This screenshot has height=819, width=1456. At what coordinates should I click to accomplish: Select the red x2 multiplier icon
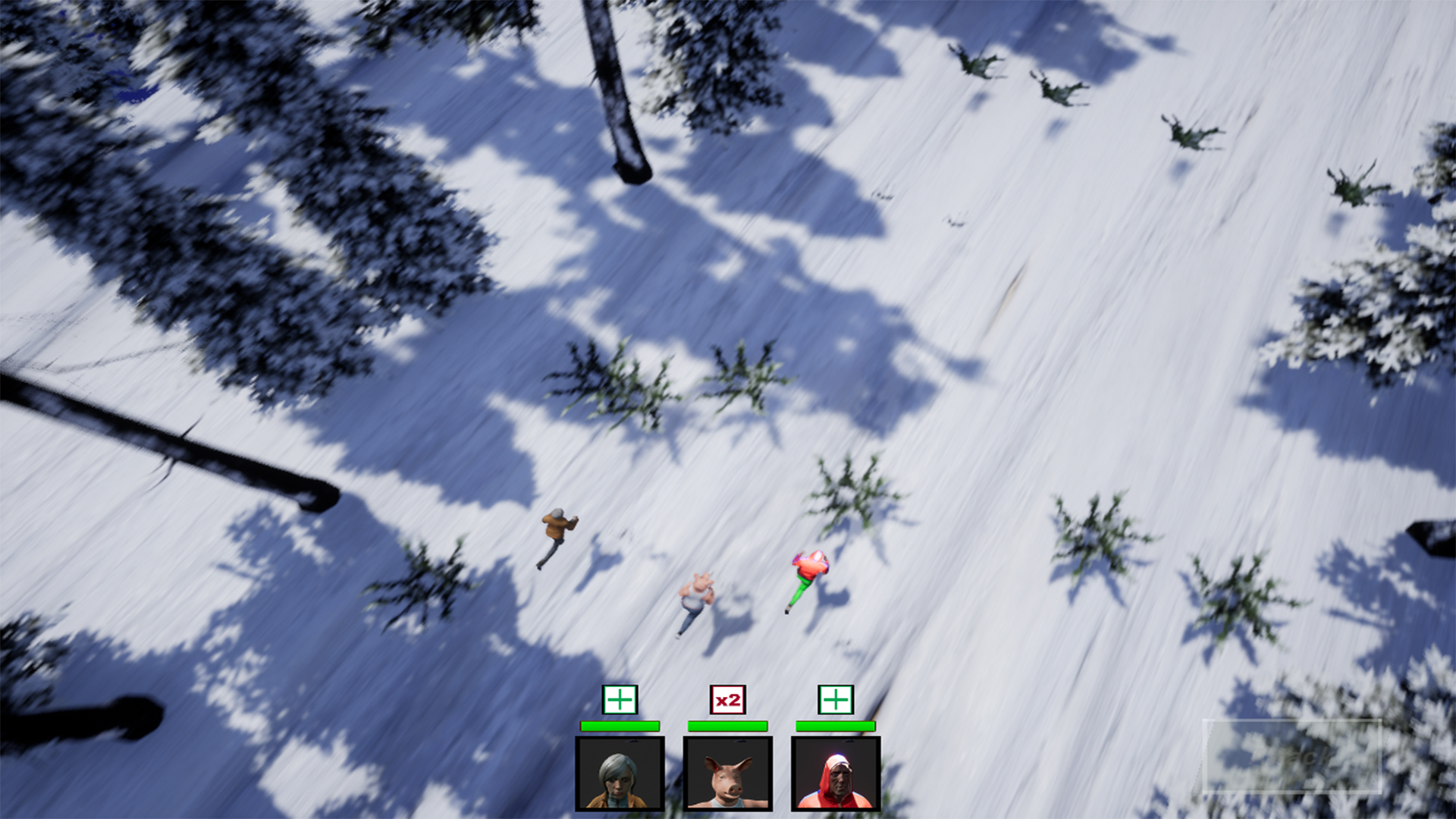tap(726, 698)
